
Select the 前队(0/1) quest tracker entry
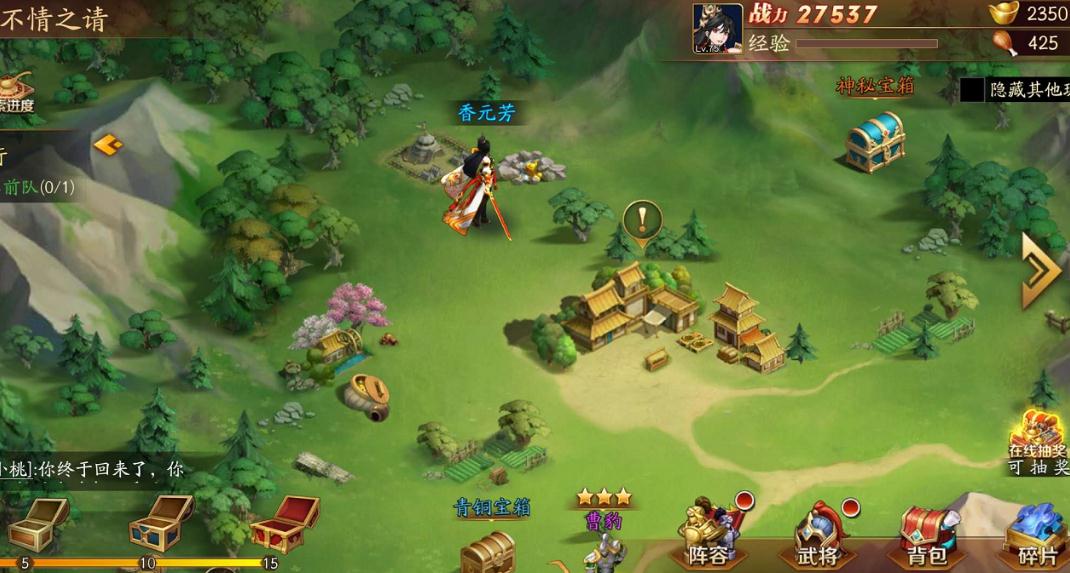tap(38, 187)
